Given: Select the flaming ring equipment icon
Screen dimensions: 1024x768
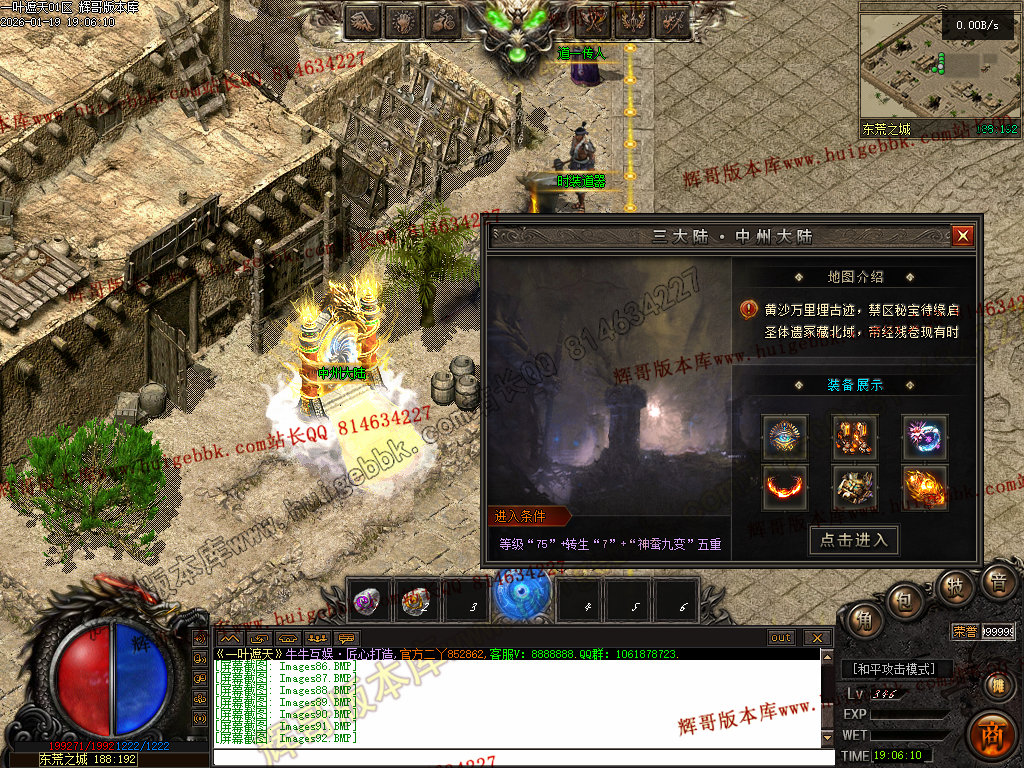Looking at the screenshot, I should pyautogui.click(x=785, y=487).
